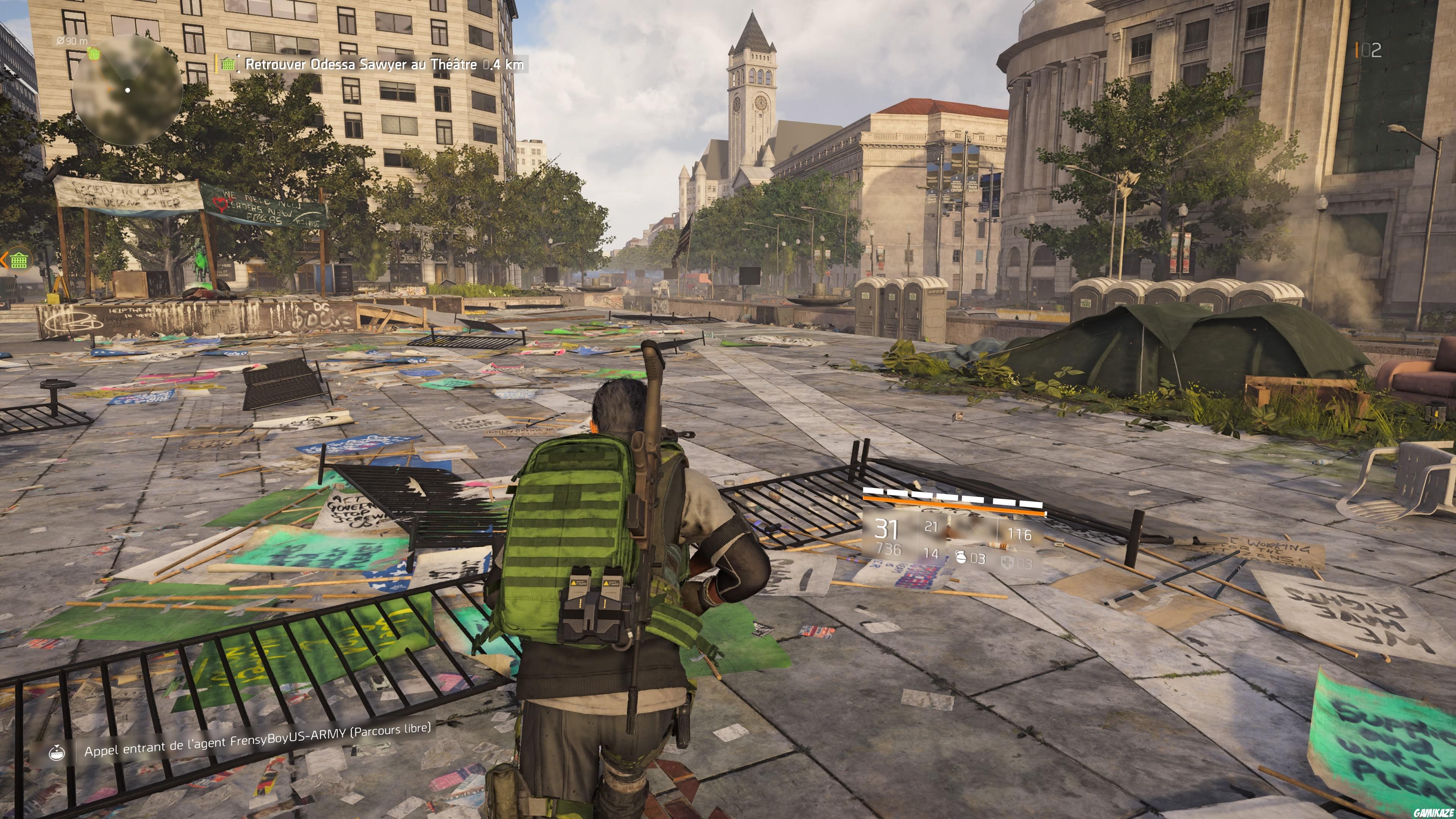Click the 'Ø 90 m' minimap range label
This screenshot has width=1456, height=819.
coord(71,41)
